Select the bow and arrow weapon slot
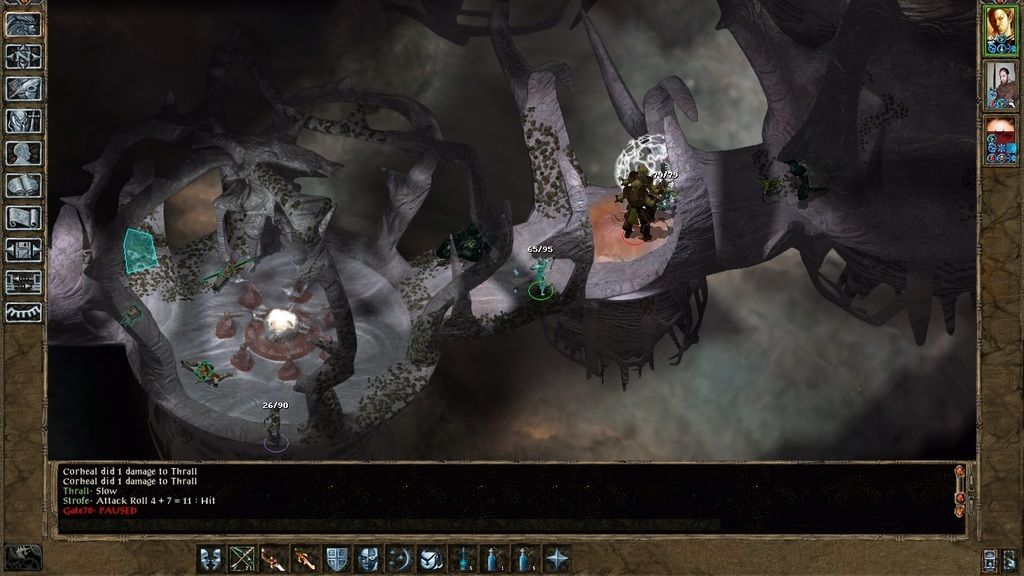Image resolution: width=1024 pixels, height=576 pixels. click(243, 558)
